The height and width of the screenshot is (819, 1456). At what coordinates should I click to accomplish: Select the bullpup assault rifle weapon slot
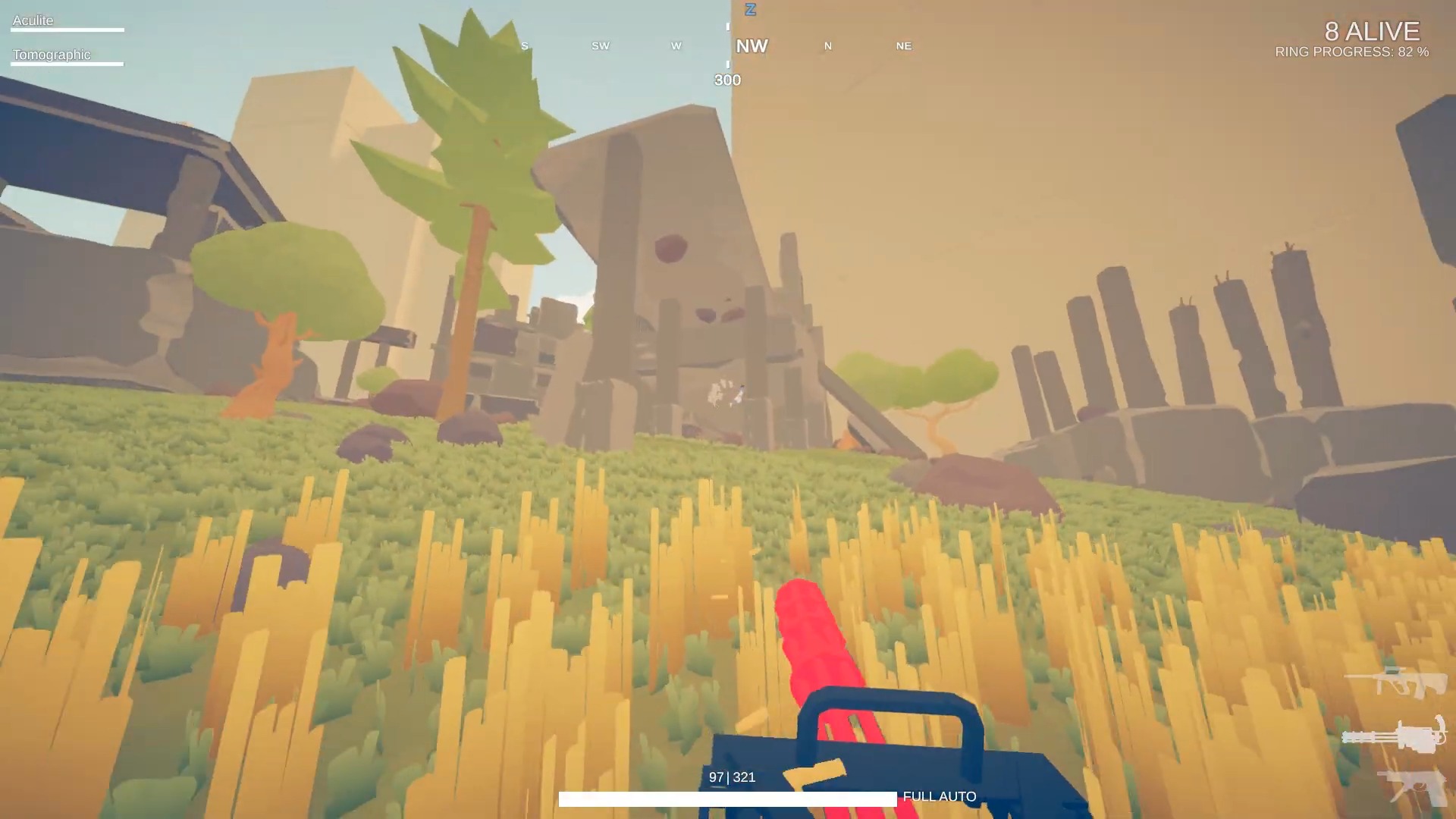coord(1396,681)
